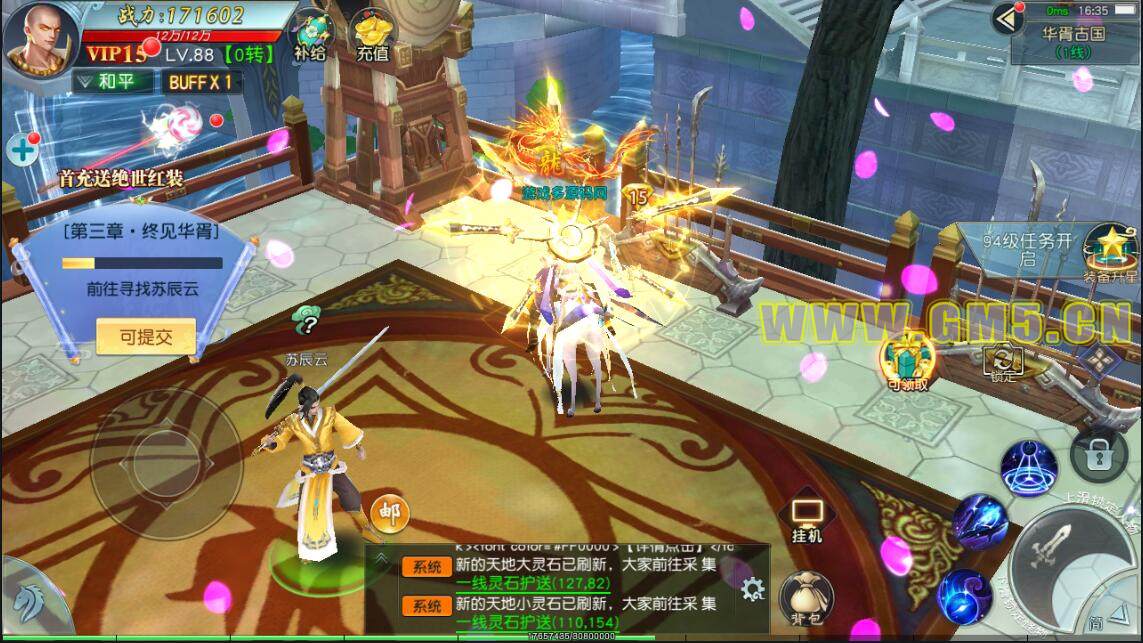The width and height of the screenshot is (1143, 643).
Task: Open the player portrait profile
Action: [x=40, y=39]
